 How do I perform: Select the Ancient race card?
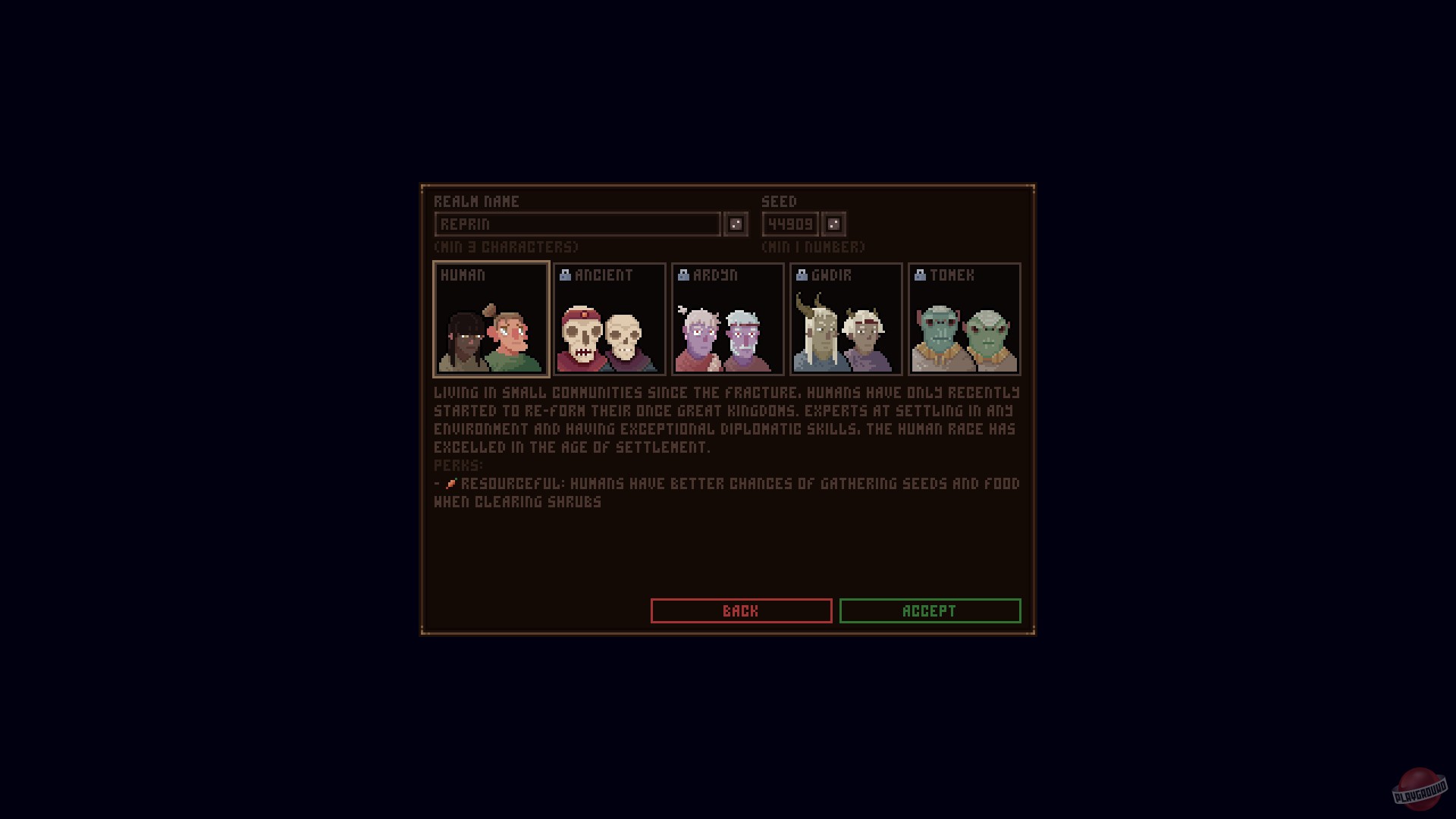[x=610, y=318]
